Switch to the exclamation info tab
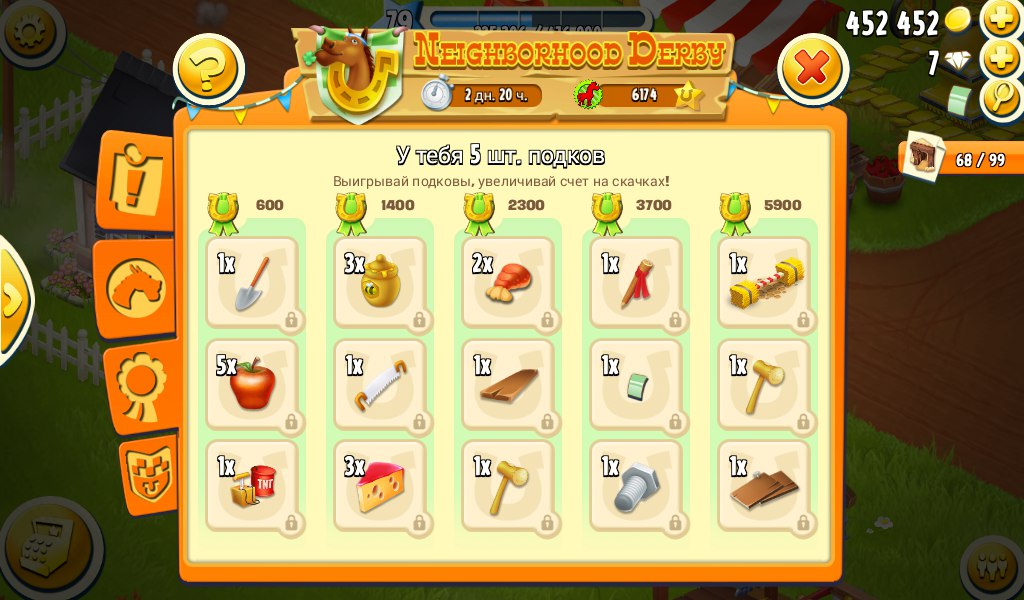The height and width of the screenshot is (600, 1024). (x=136, y=180)
